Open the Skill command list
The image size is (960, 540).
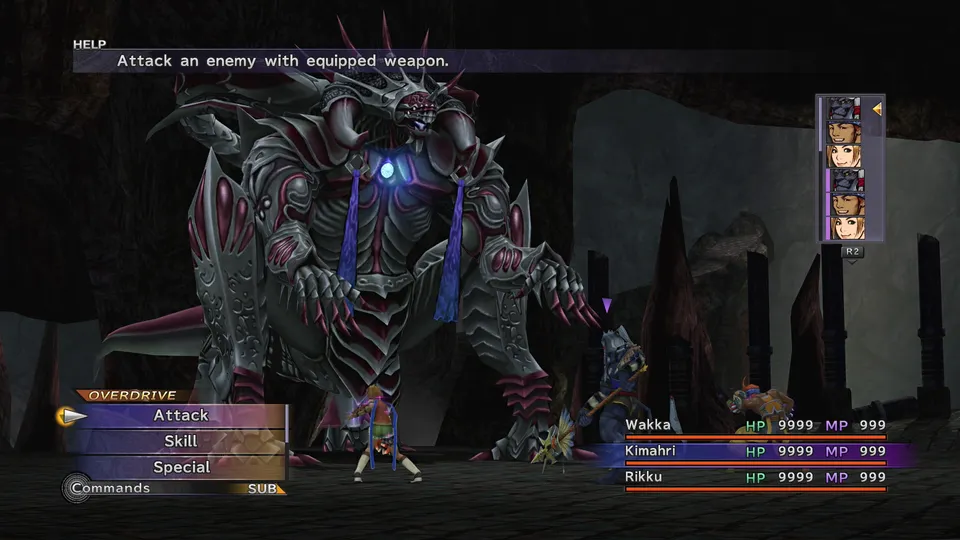pos(181,441)
